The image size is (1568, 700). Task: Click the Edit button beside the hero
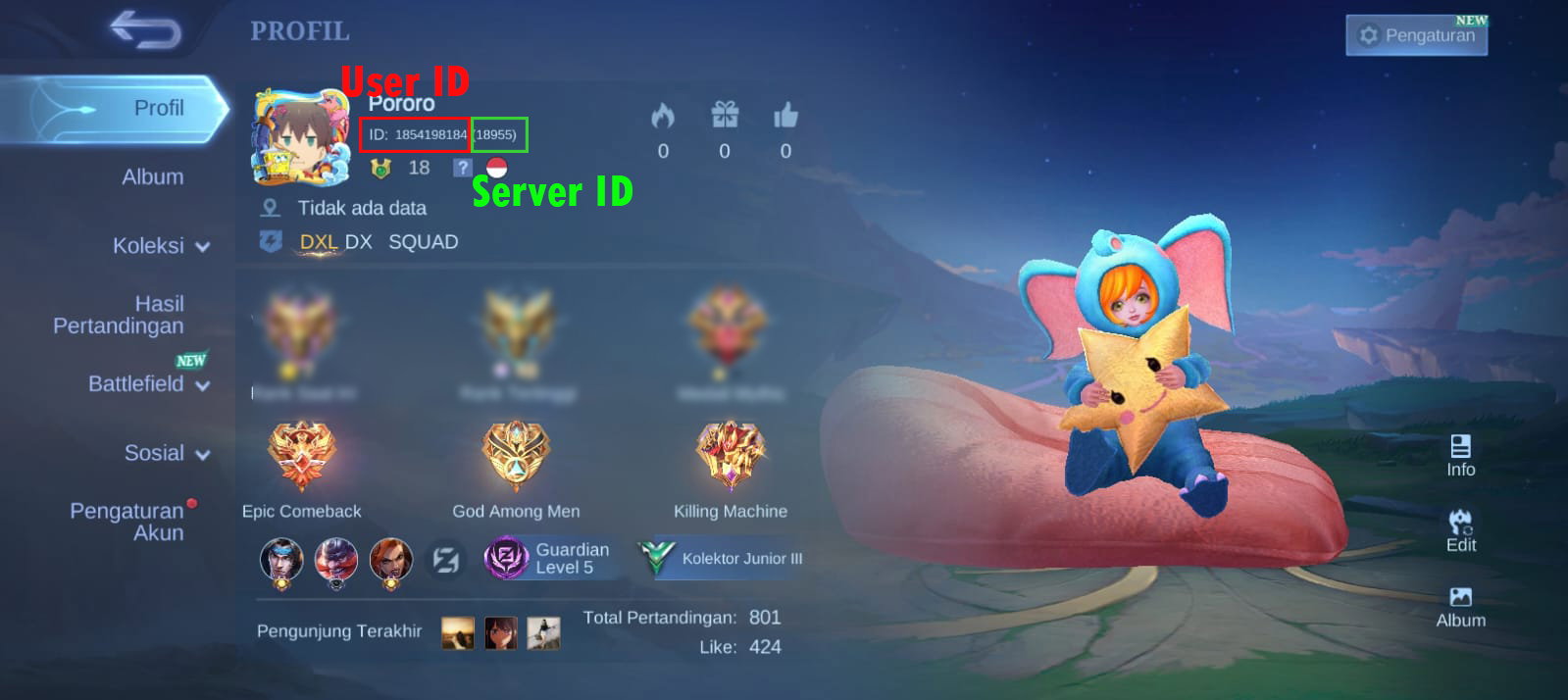pyautogui.click(x=1460, y=530)
